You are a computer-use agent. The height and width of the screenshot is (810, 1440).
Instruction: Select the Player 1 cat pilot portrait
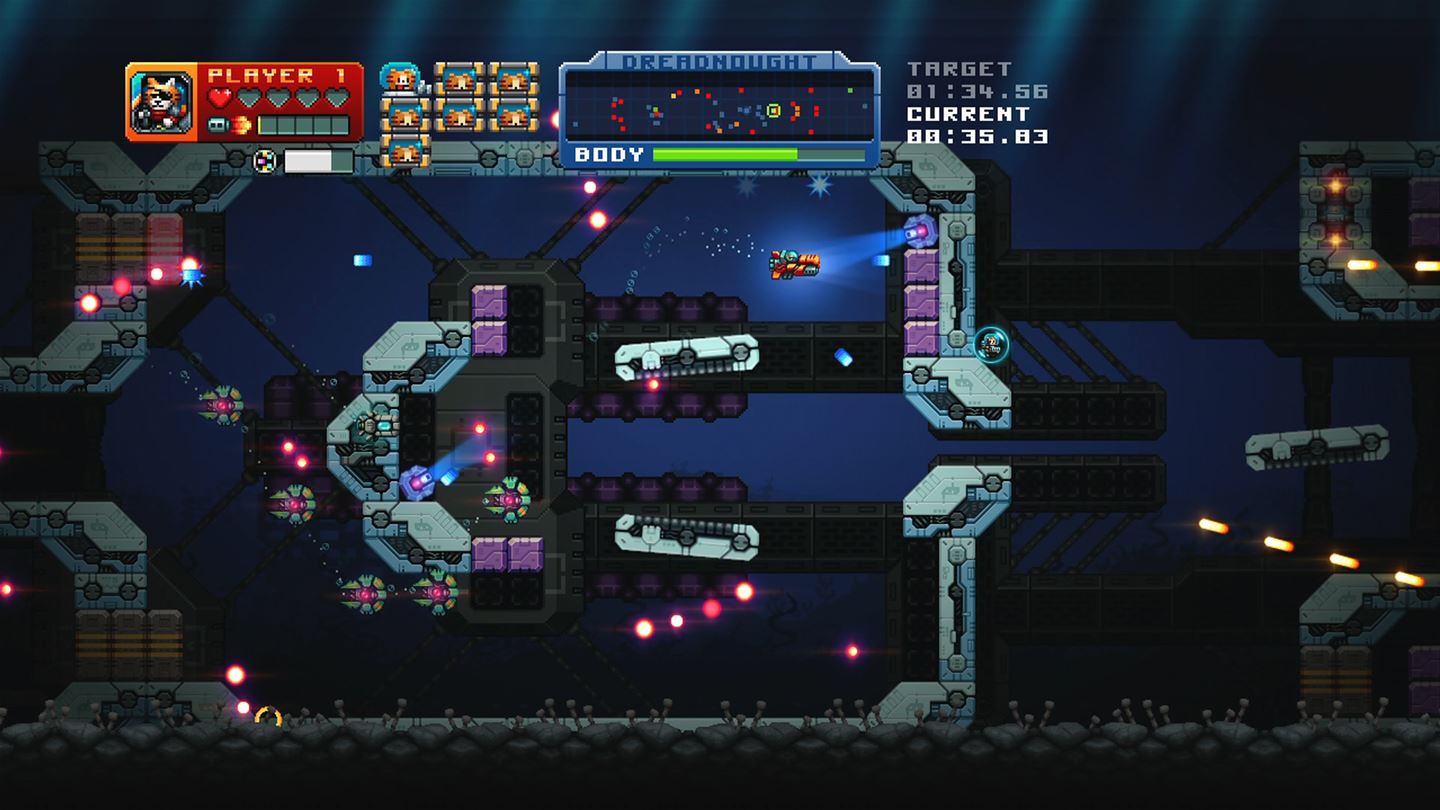[160, 100]
